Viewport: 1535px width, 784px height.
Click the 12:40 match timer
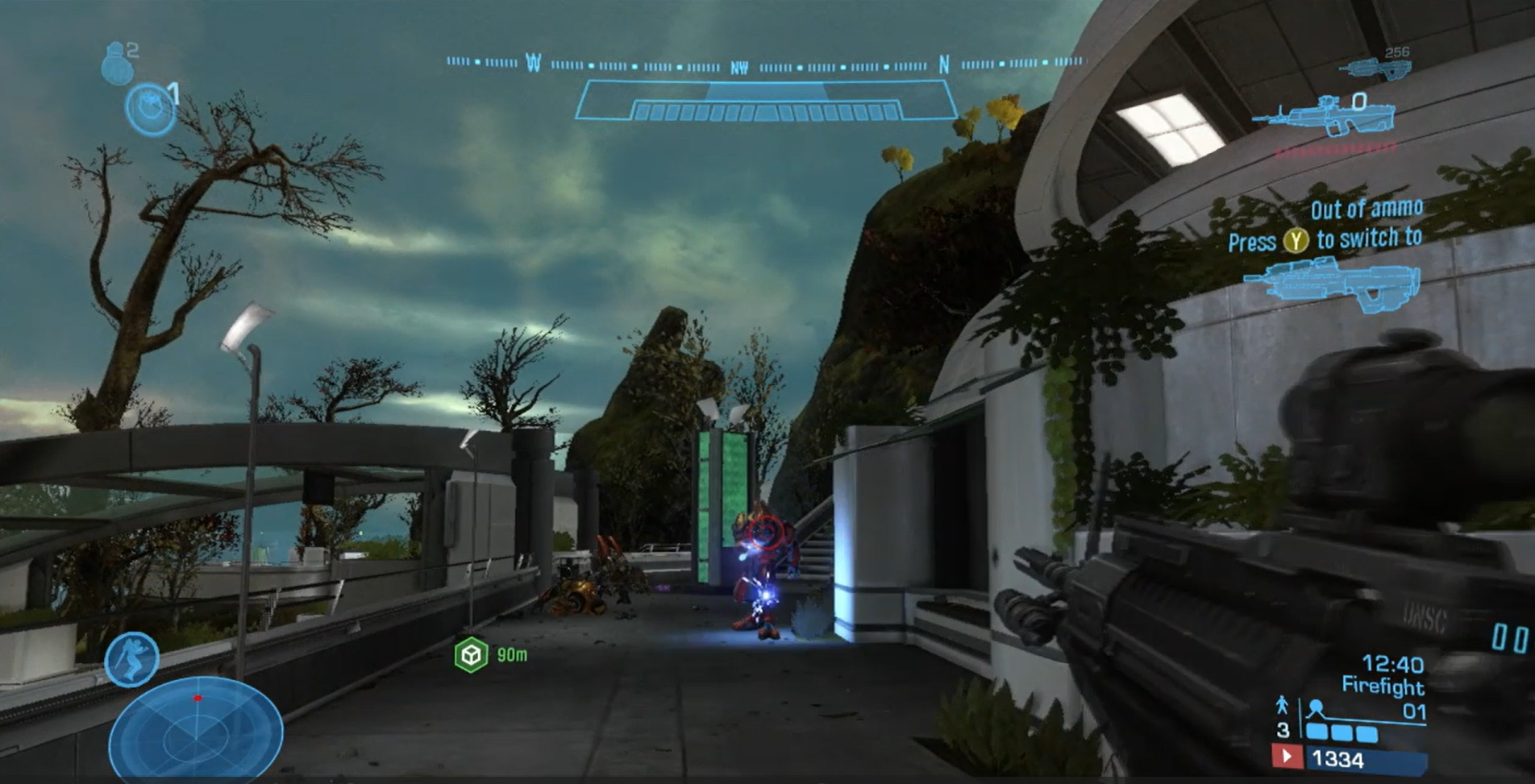[x=1393, y=664]
